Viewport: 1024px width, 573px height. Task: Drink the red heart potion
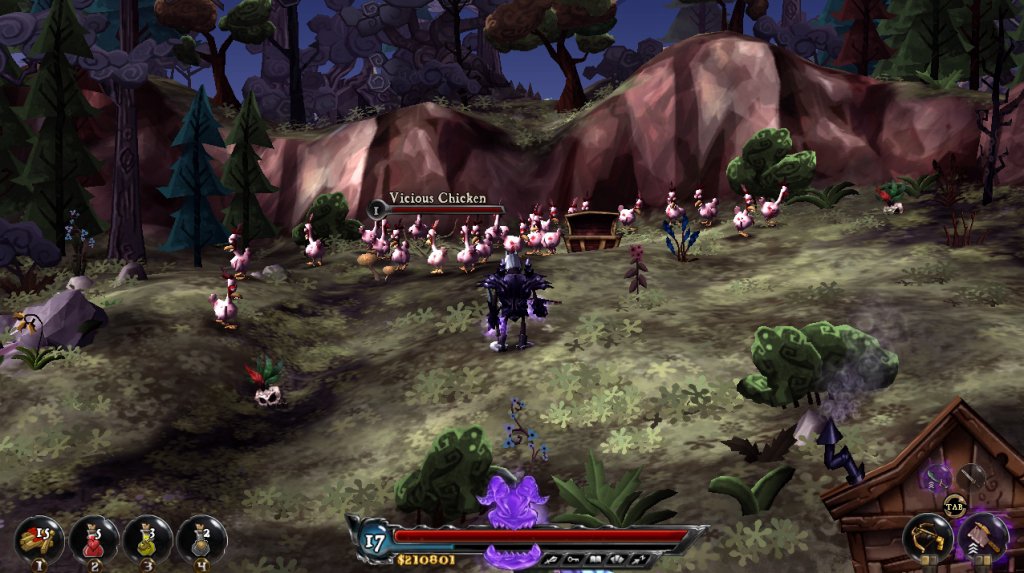(94, 539)
